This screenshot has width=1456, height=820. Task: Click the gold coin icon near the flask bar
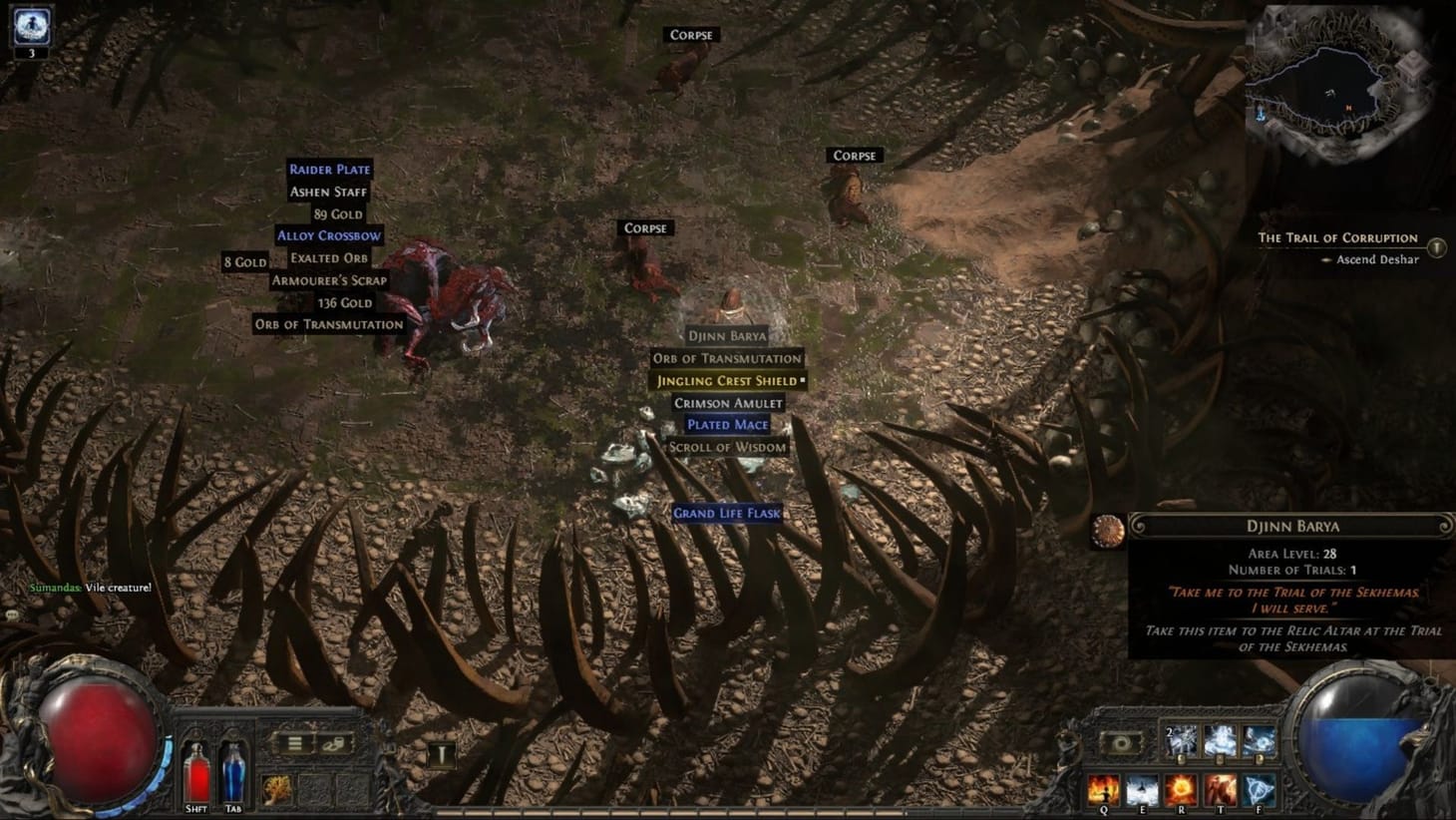pyautogui.click(x=334, y=743)
